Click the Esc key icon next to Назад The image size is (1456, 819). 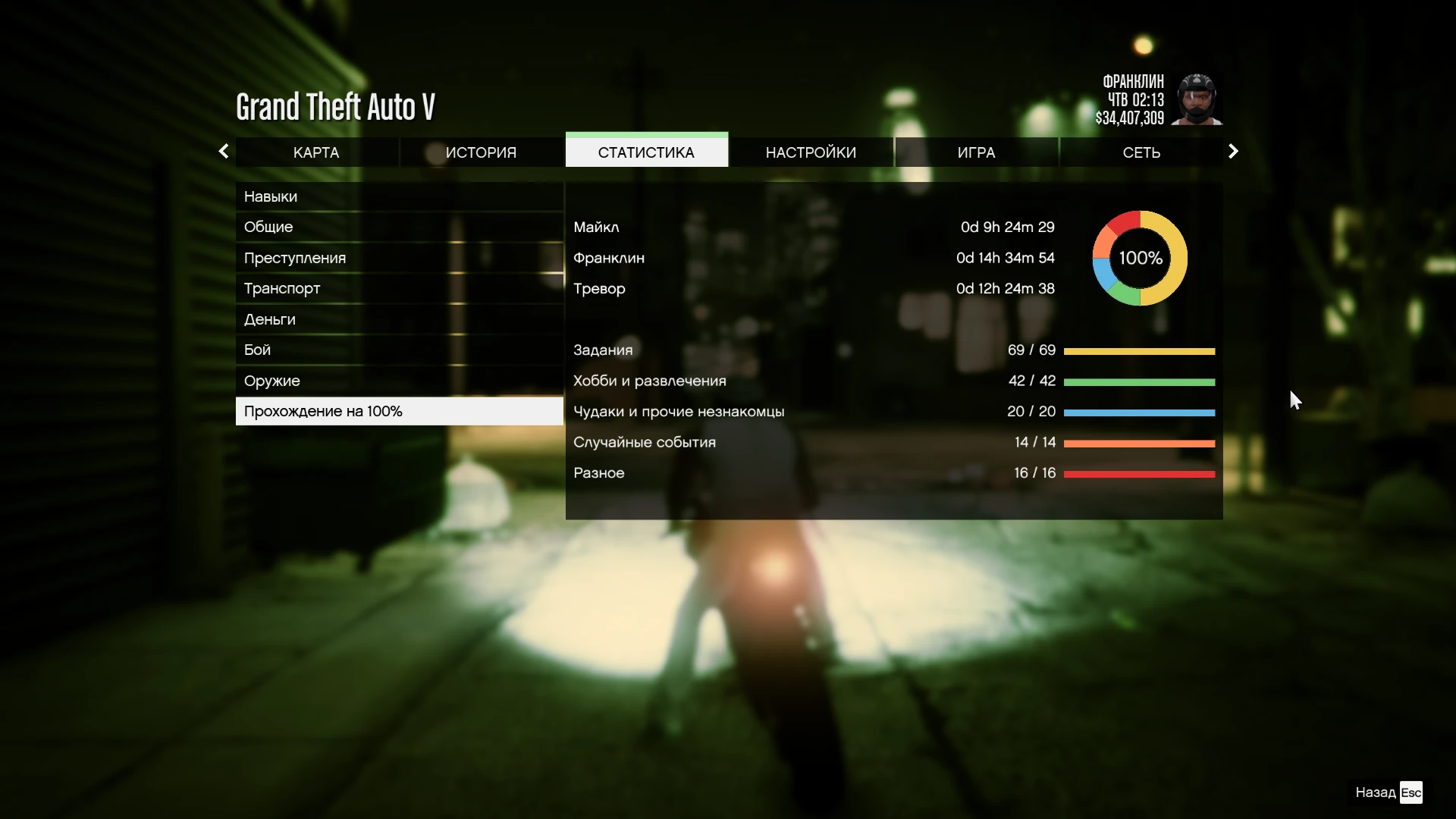coord(1411,792)
